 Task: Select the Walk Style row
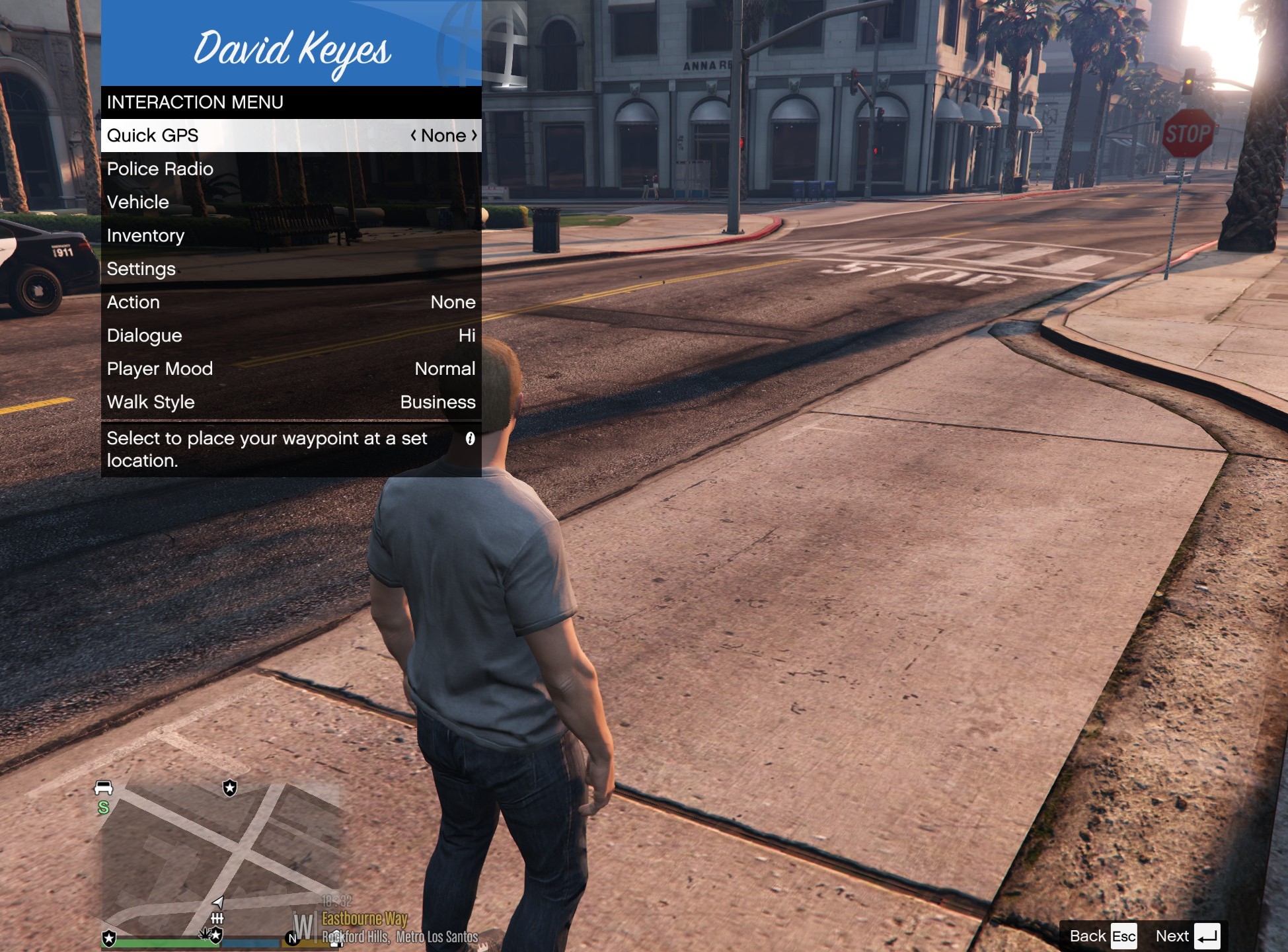(291, 402)
